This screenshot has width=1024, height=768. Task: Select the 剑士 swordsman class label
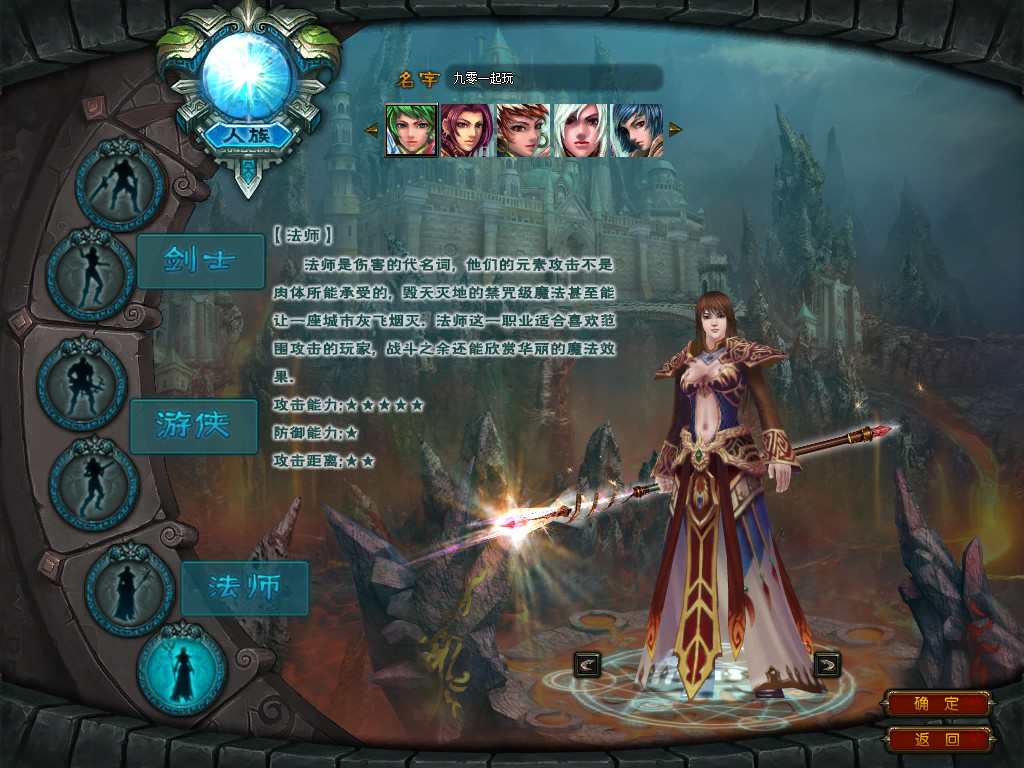tap(200, 261)
